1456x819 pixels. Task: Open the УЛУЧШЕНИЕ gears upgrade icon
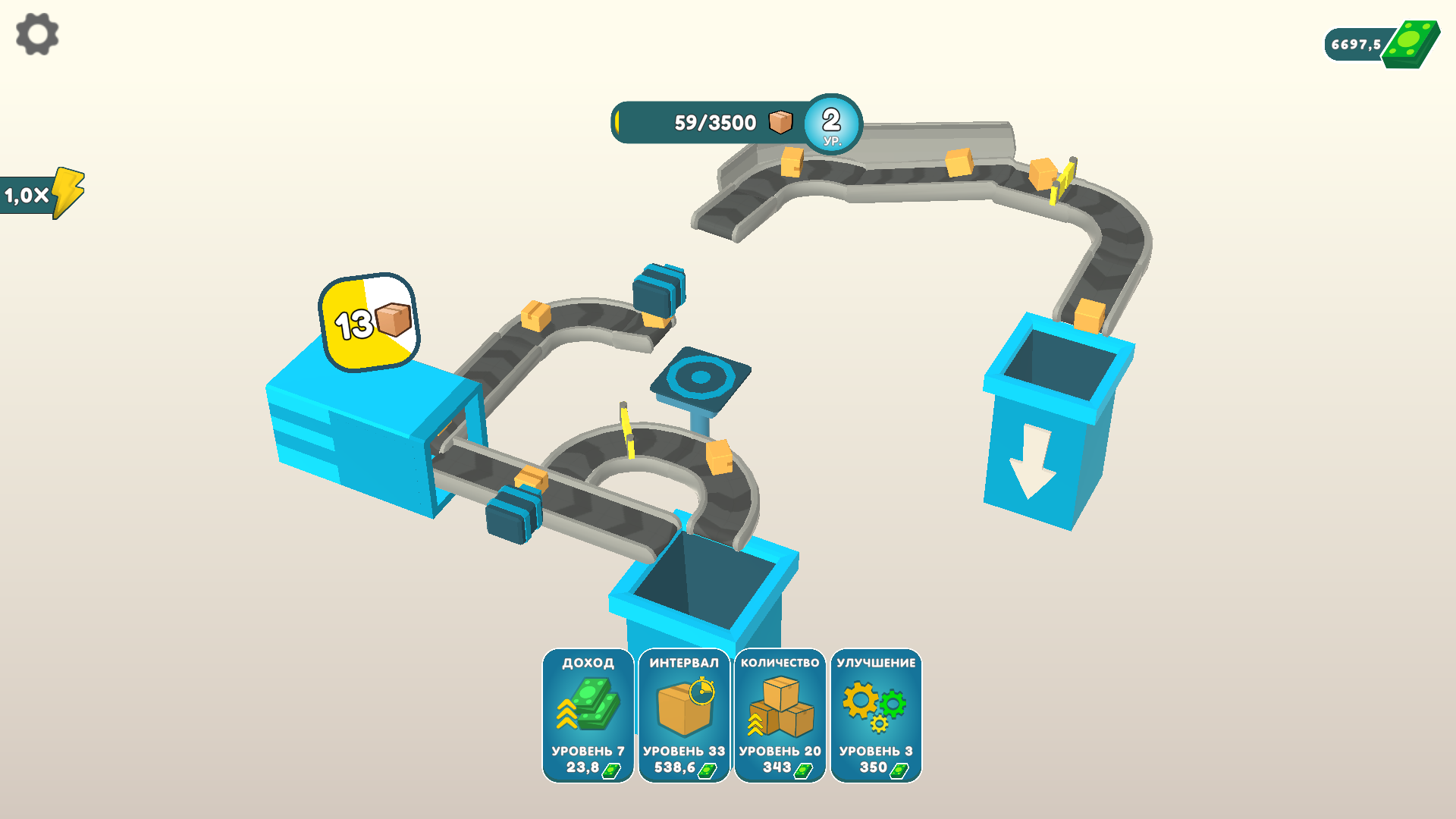[874, 705]
